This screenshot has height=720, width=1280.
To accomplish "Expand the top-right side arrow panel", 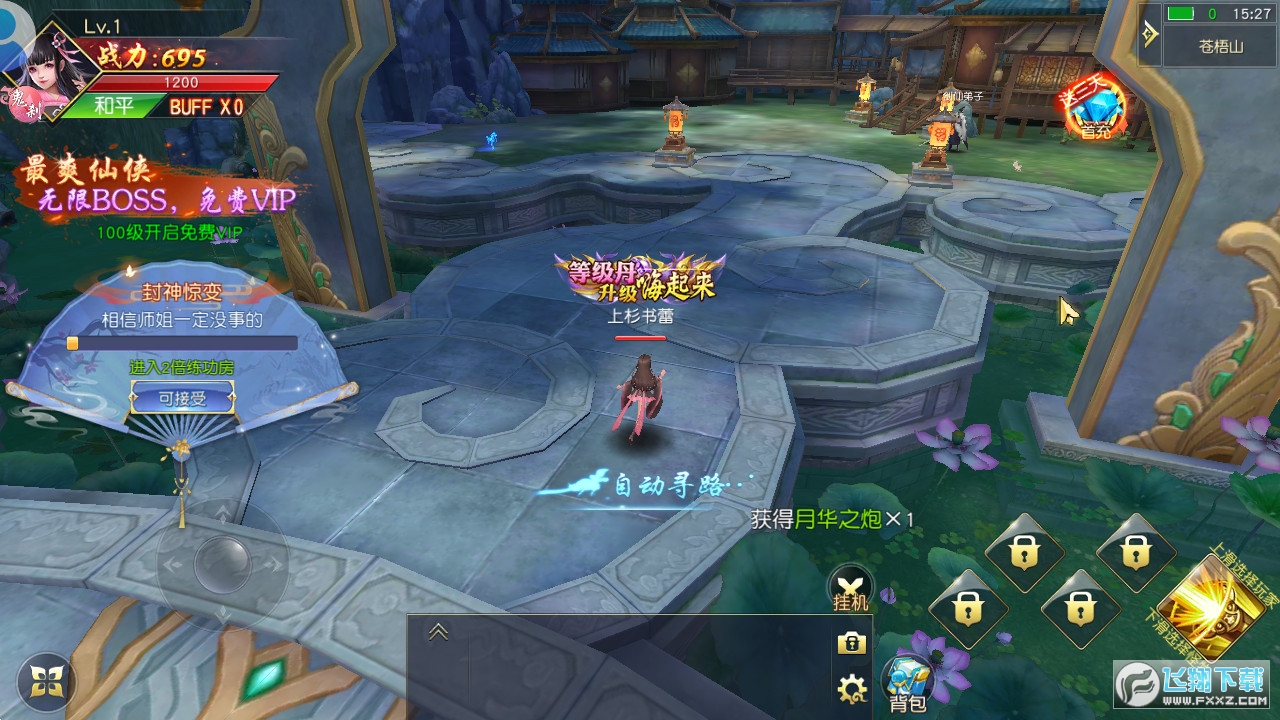I will pos(1150,35).
